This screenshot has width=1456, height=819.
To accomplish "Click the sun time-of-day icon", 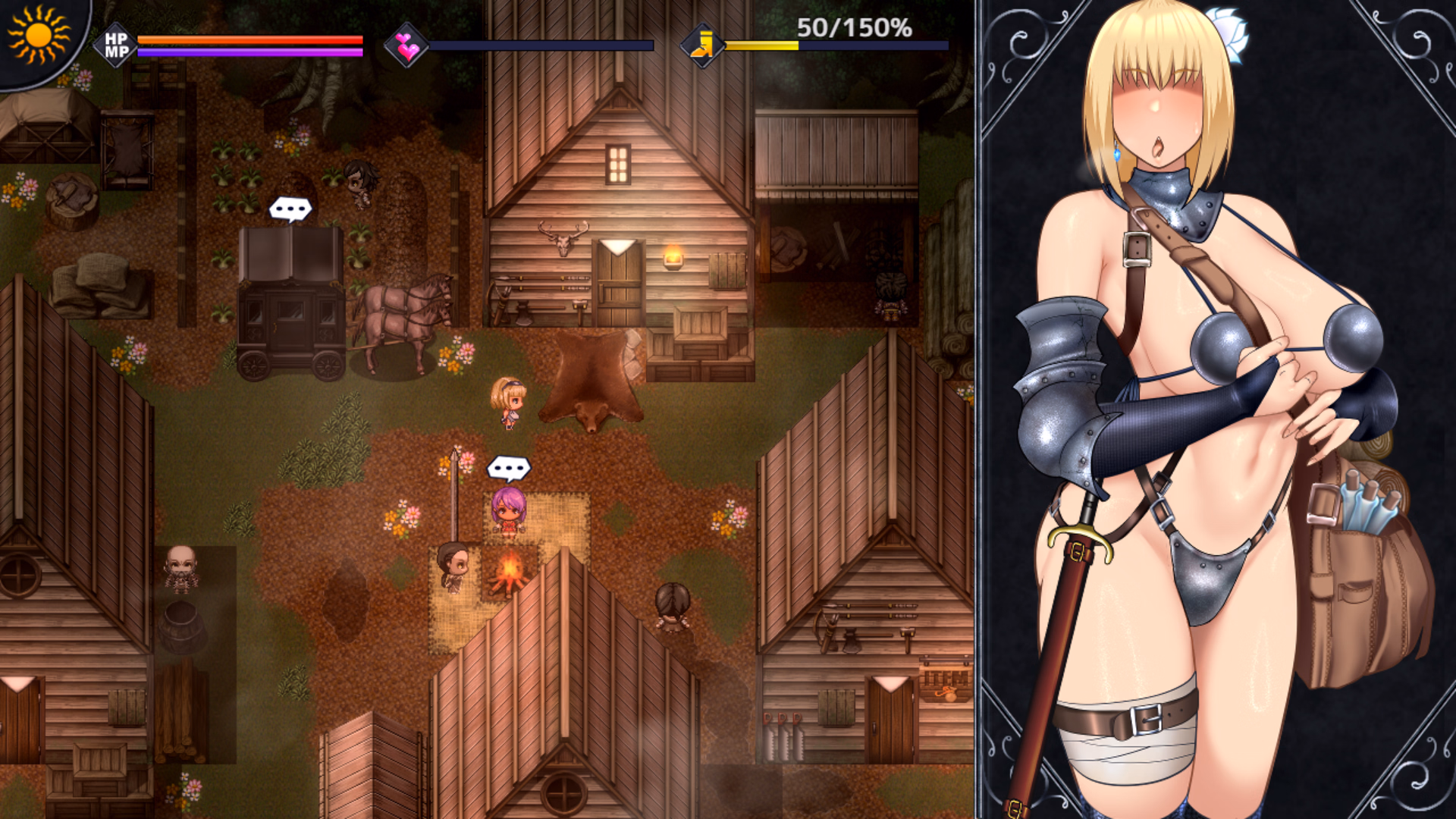I will (x=36, y=35).
